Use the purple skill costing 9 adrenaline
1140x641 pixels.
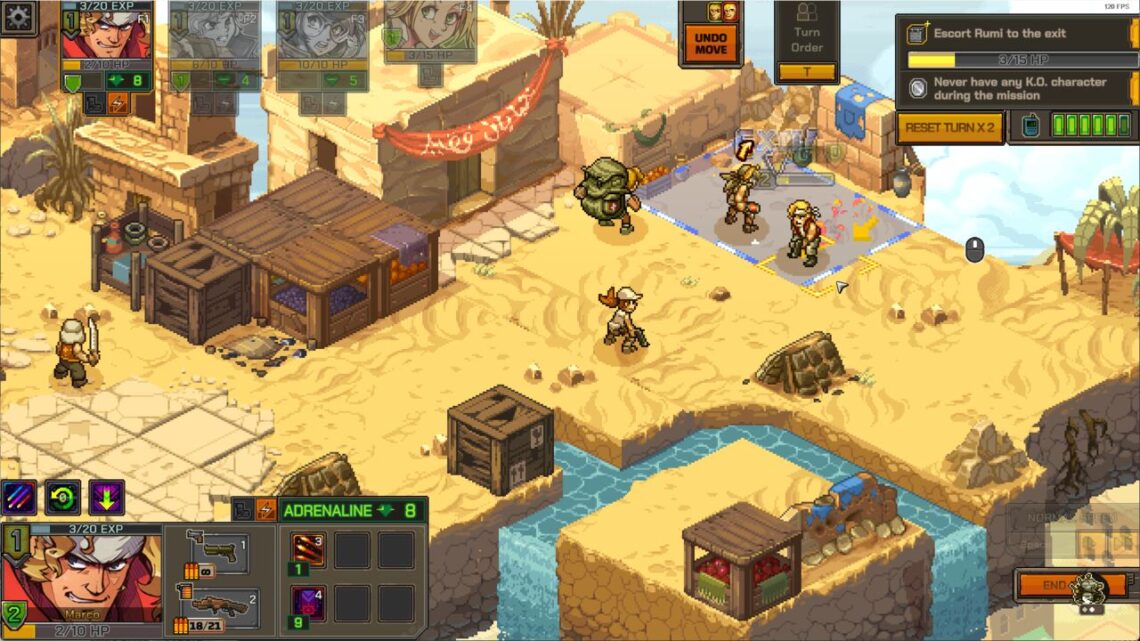(307, 606)
